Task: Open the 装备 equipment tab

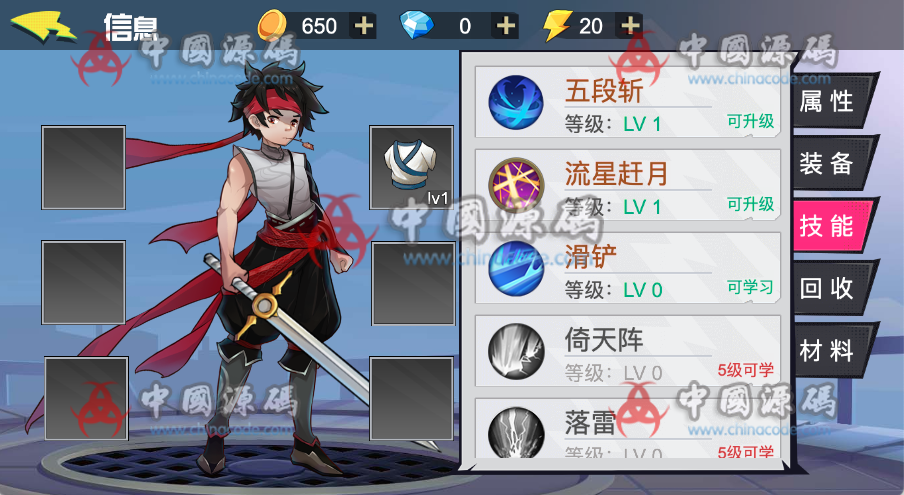Action: 828,164
